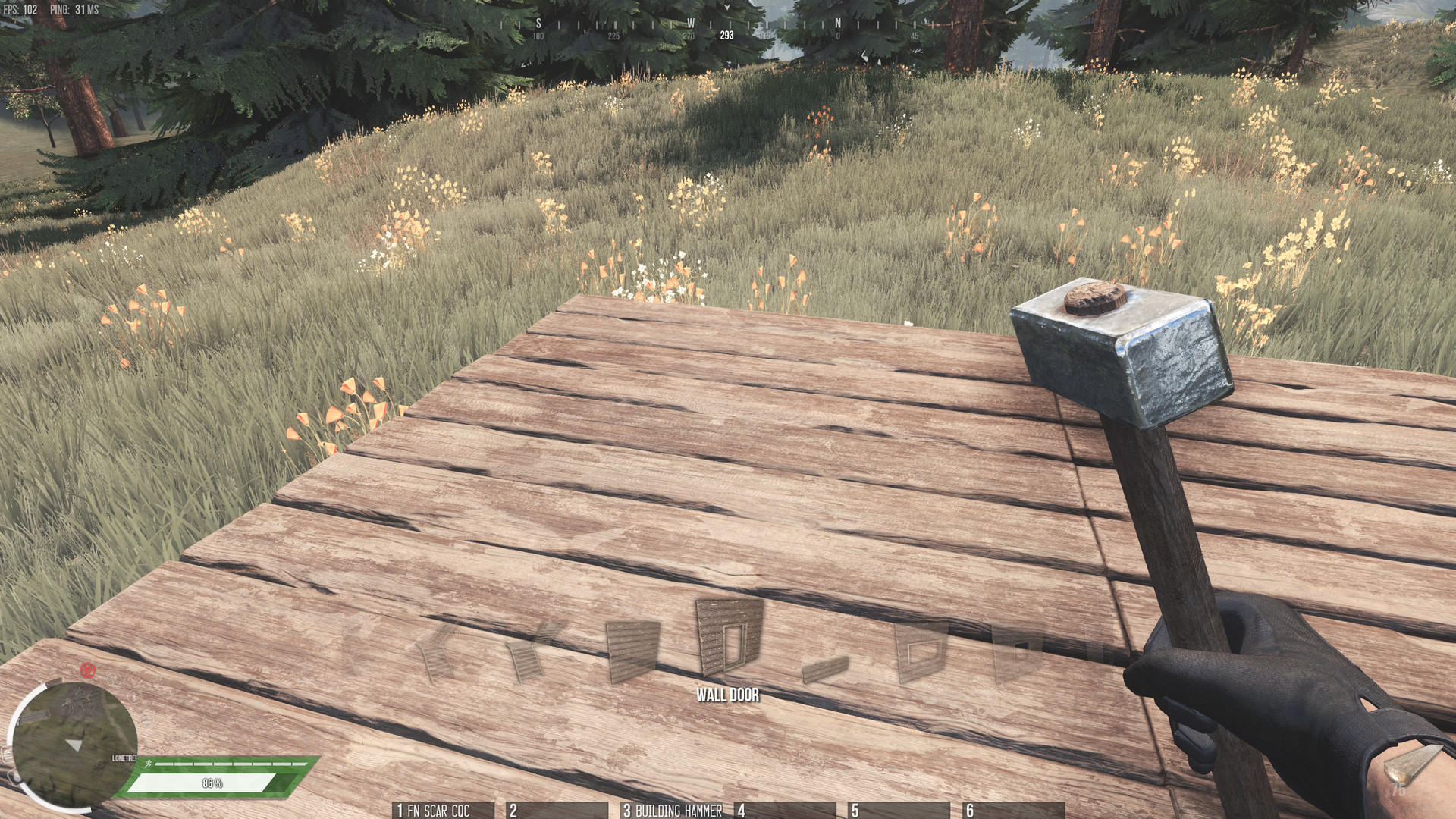
Task: Click the LONETREE location label
Action: (x=124, y=758)
